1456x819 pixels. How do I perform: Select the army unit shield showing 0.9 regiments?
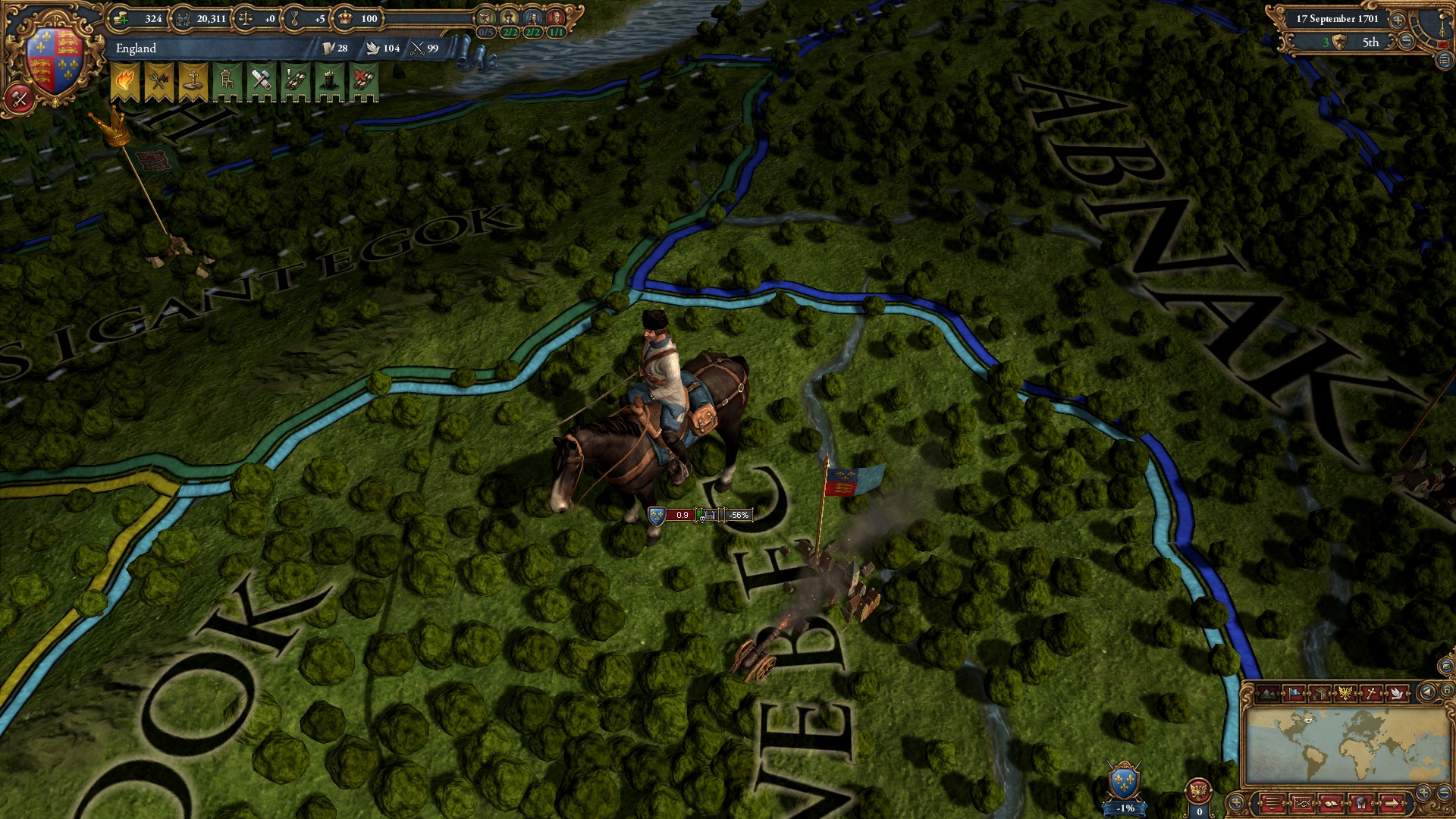[x=655, y=515]
